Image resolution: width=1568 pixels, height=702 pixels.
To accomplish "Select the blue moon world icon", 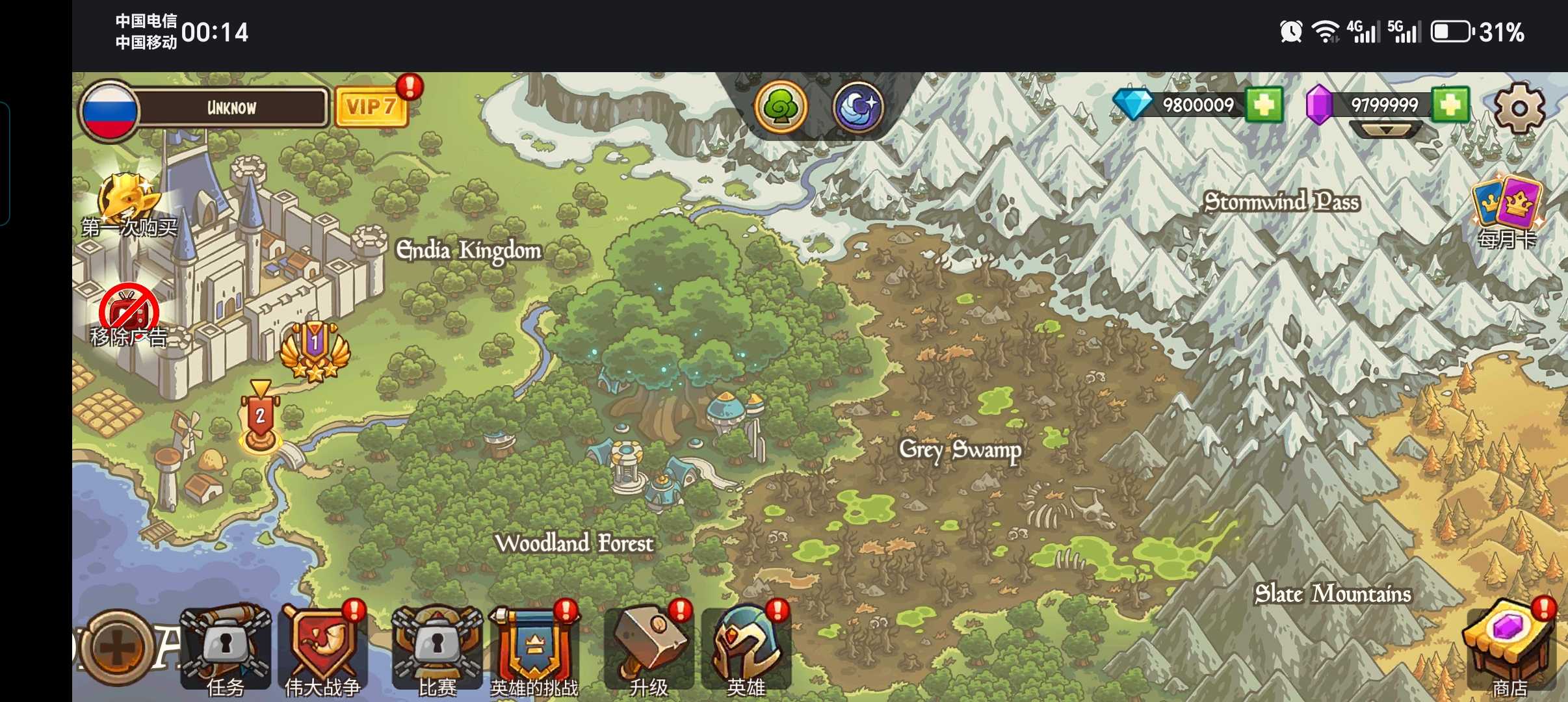I will click(x=857, y=107).
